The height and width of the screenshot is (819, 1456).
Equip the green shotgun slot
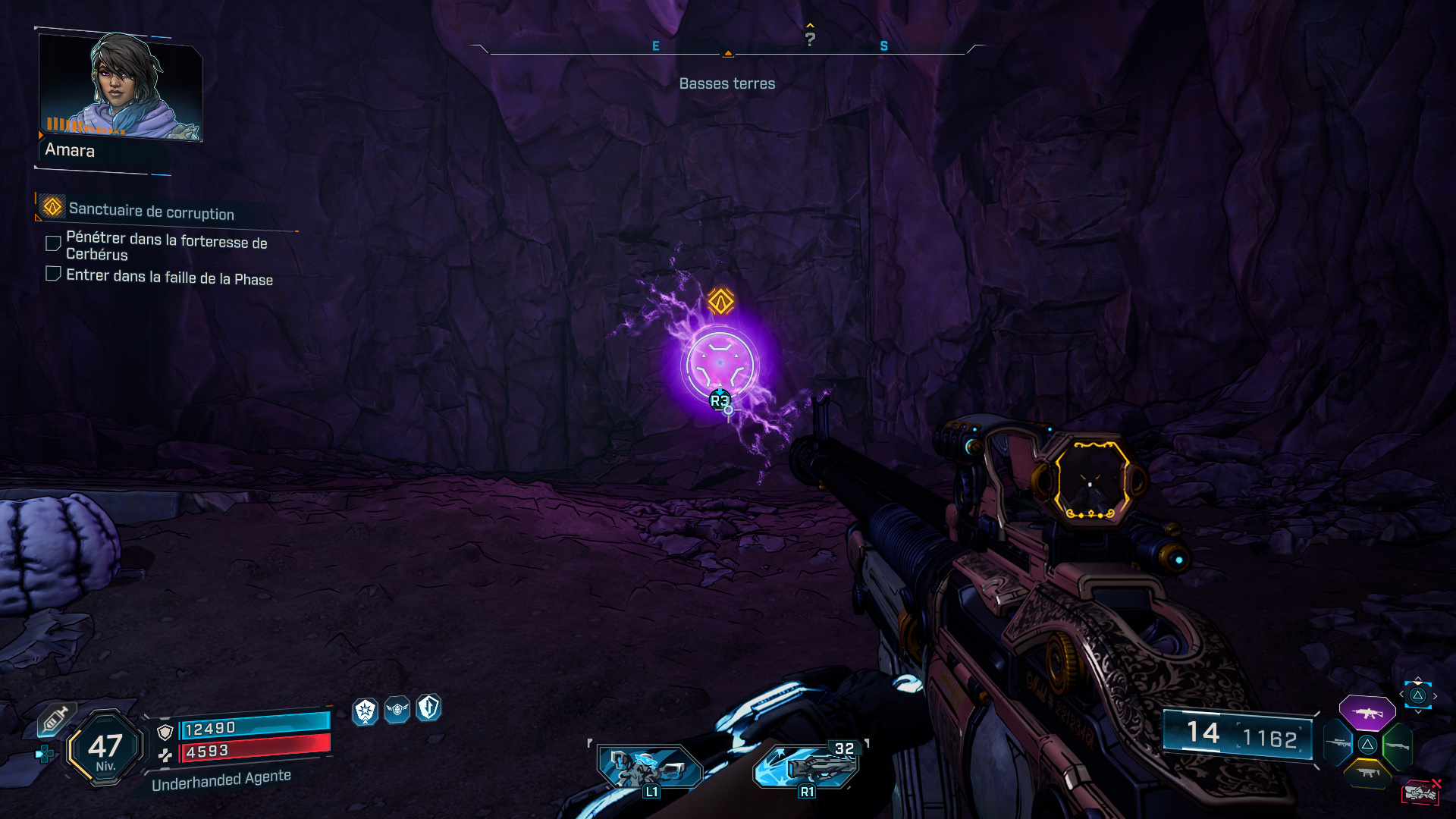(x=1397, y=745)
